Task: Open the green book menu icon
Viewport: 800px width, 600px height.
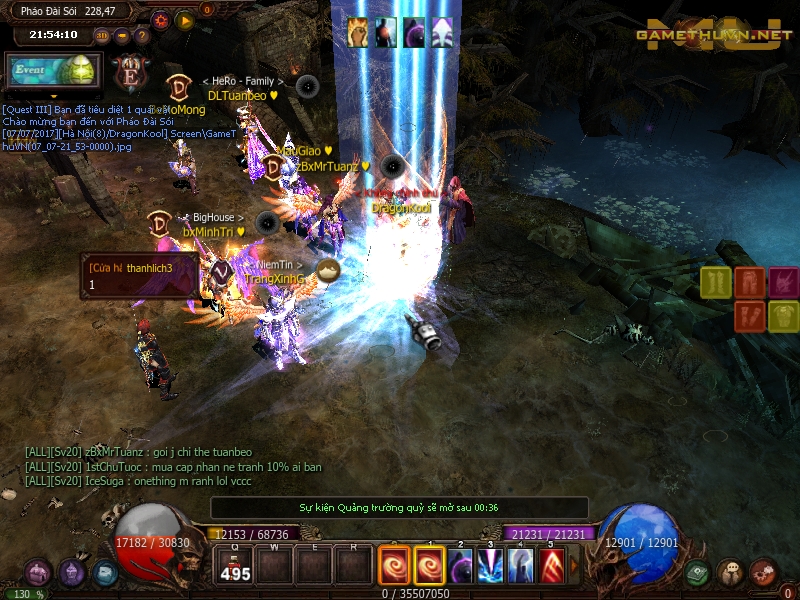Action: click(x=698, y=573)
